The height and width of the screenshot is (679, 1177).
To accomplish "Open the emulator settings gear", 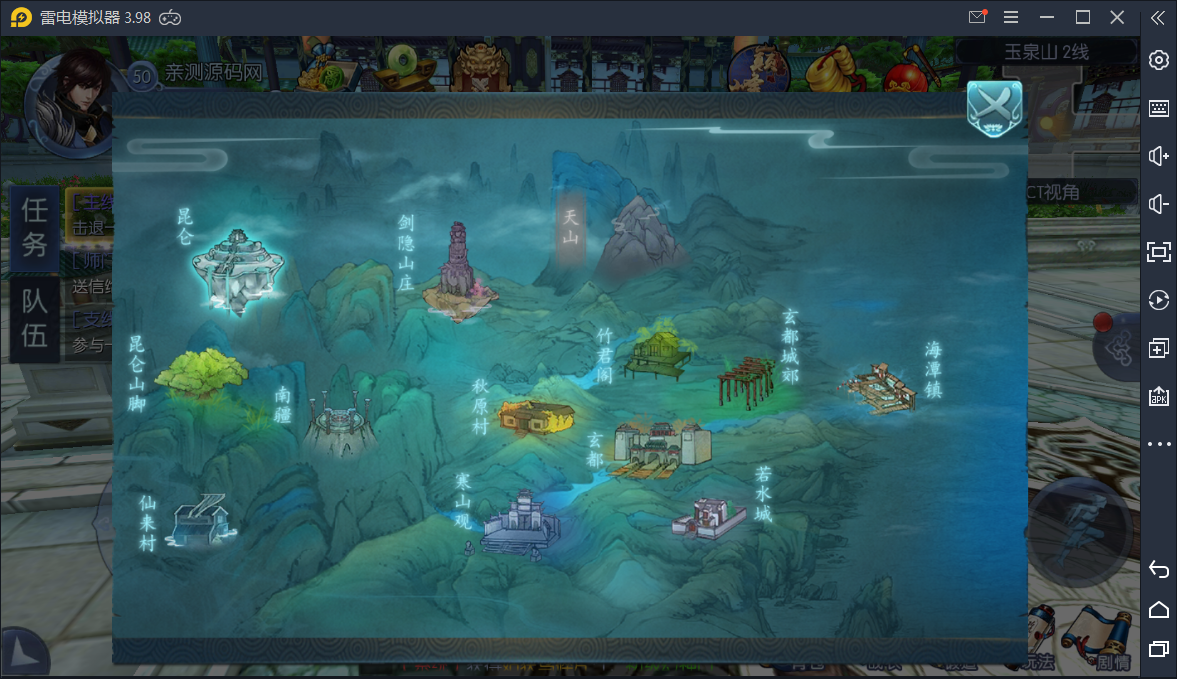I will pyautogui.click(x=1159, y=60).
